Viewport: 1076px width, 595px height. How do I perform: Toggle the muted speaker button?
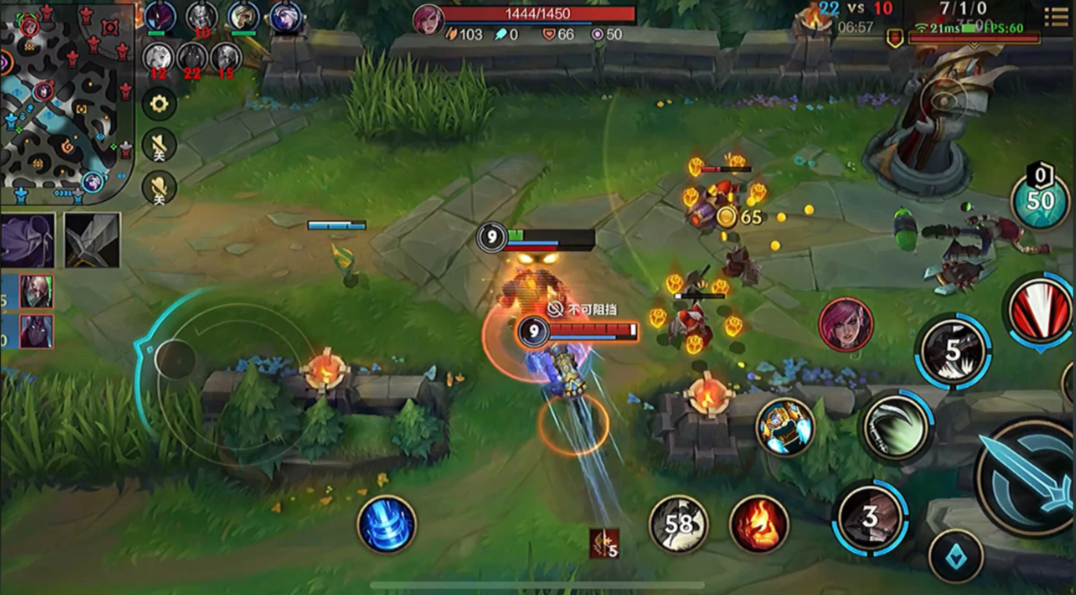(x=158, y=146)
